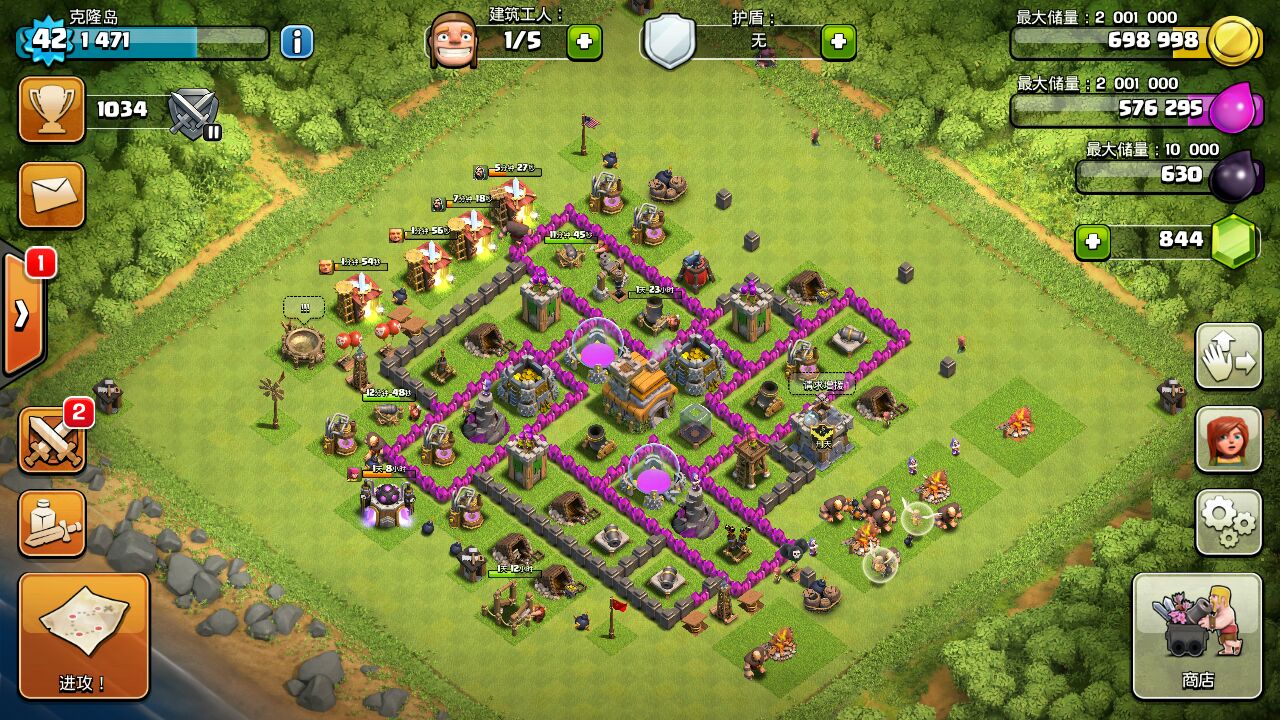1280x720 pixels.
Task: Open the 商店 shop button
Action: [x=1197, y=636]
